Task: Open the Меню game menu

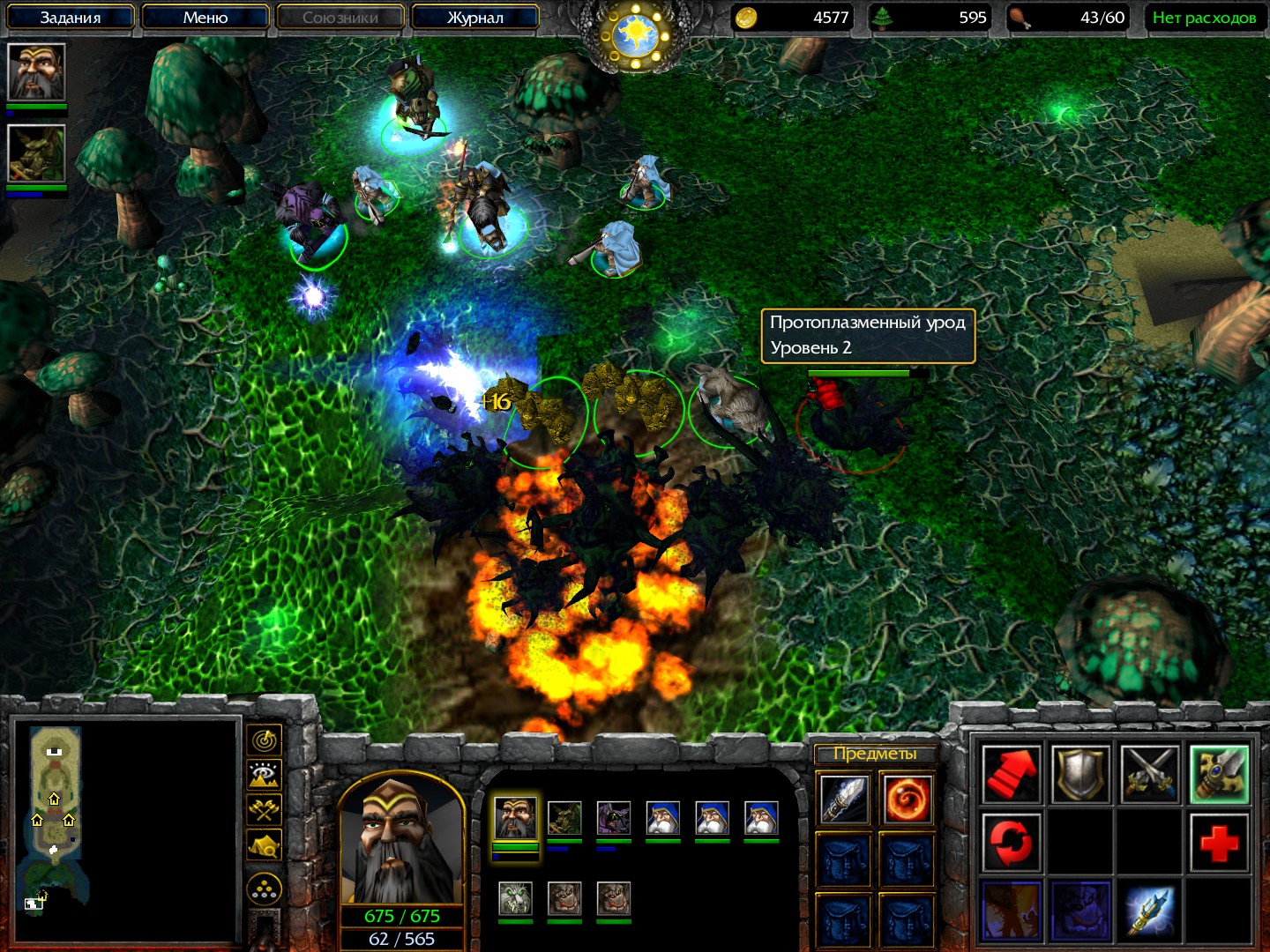Action: pyautogui.click(x=205, y=18)
